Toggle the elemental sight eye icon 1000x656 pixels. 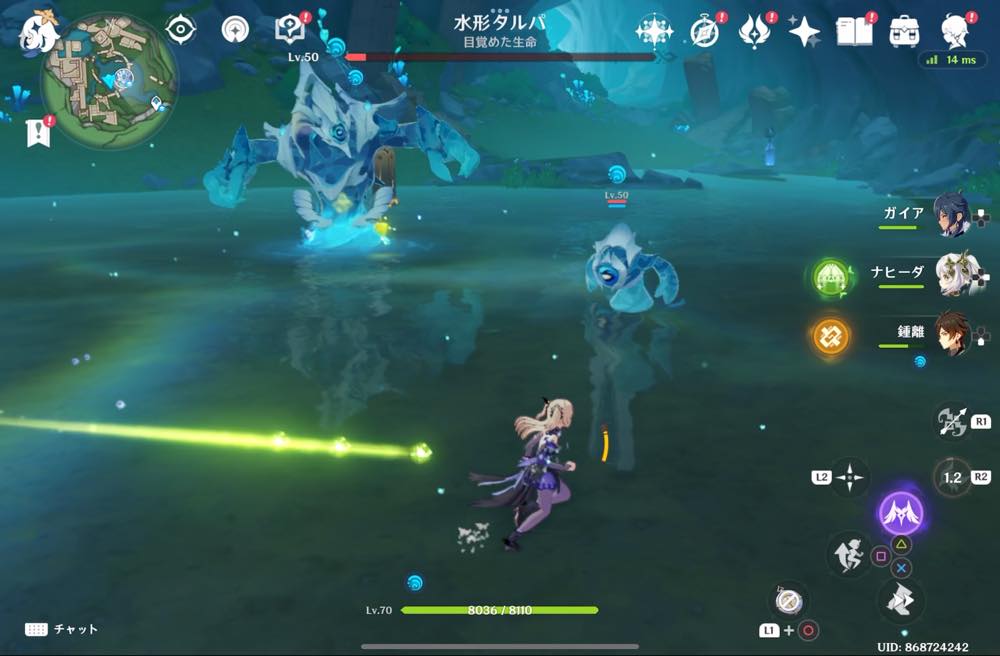(x=180, y=30)
